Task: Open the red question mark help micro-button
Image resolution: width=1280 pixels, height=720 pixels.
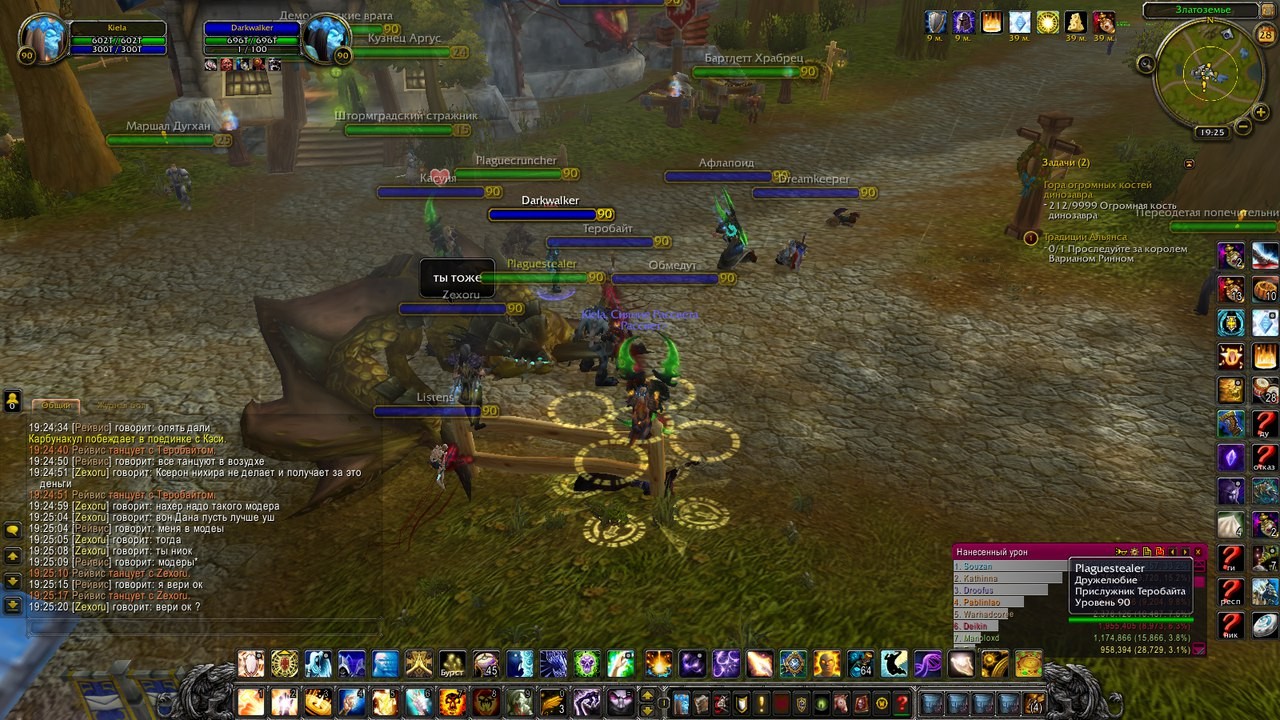Action: tap(901, 702)
